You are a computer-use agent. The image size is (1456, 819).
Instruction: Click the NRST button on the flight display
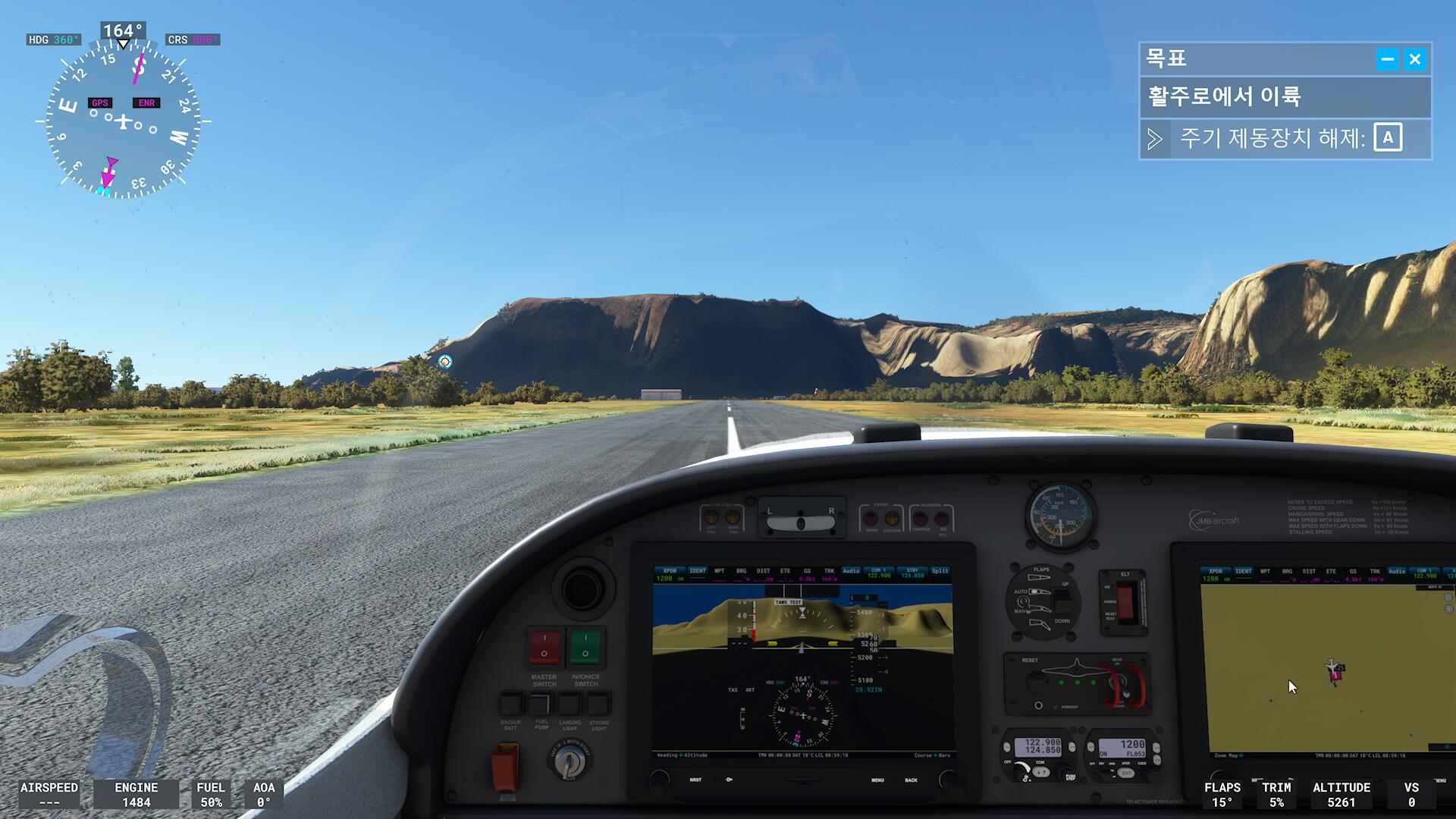(695, 780)
